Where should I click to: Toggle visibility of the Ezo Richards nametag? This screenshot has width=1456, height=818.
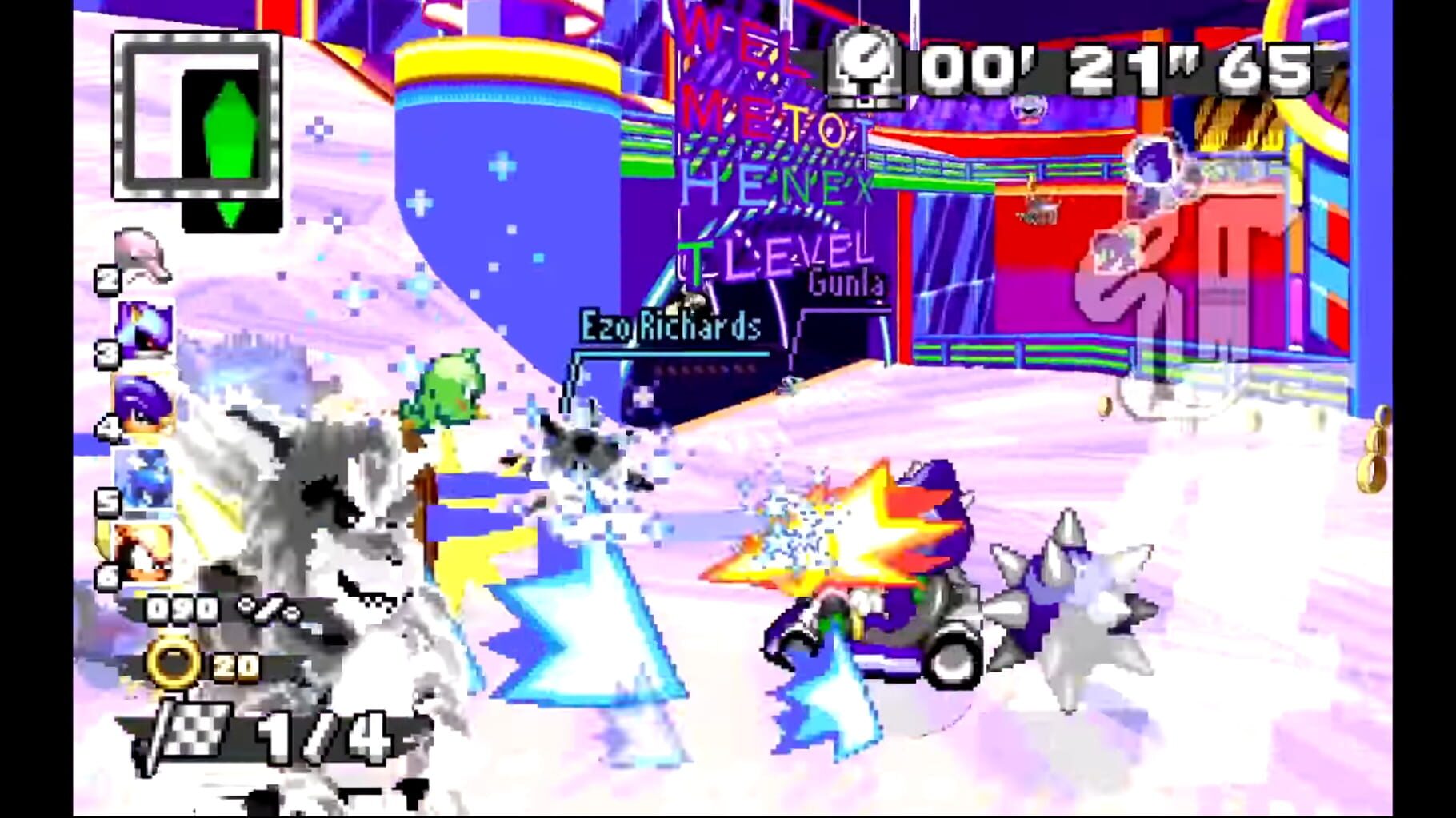click(x=670, y=326)
